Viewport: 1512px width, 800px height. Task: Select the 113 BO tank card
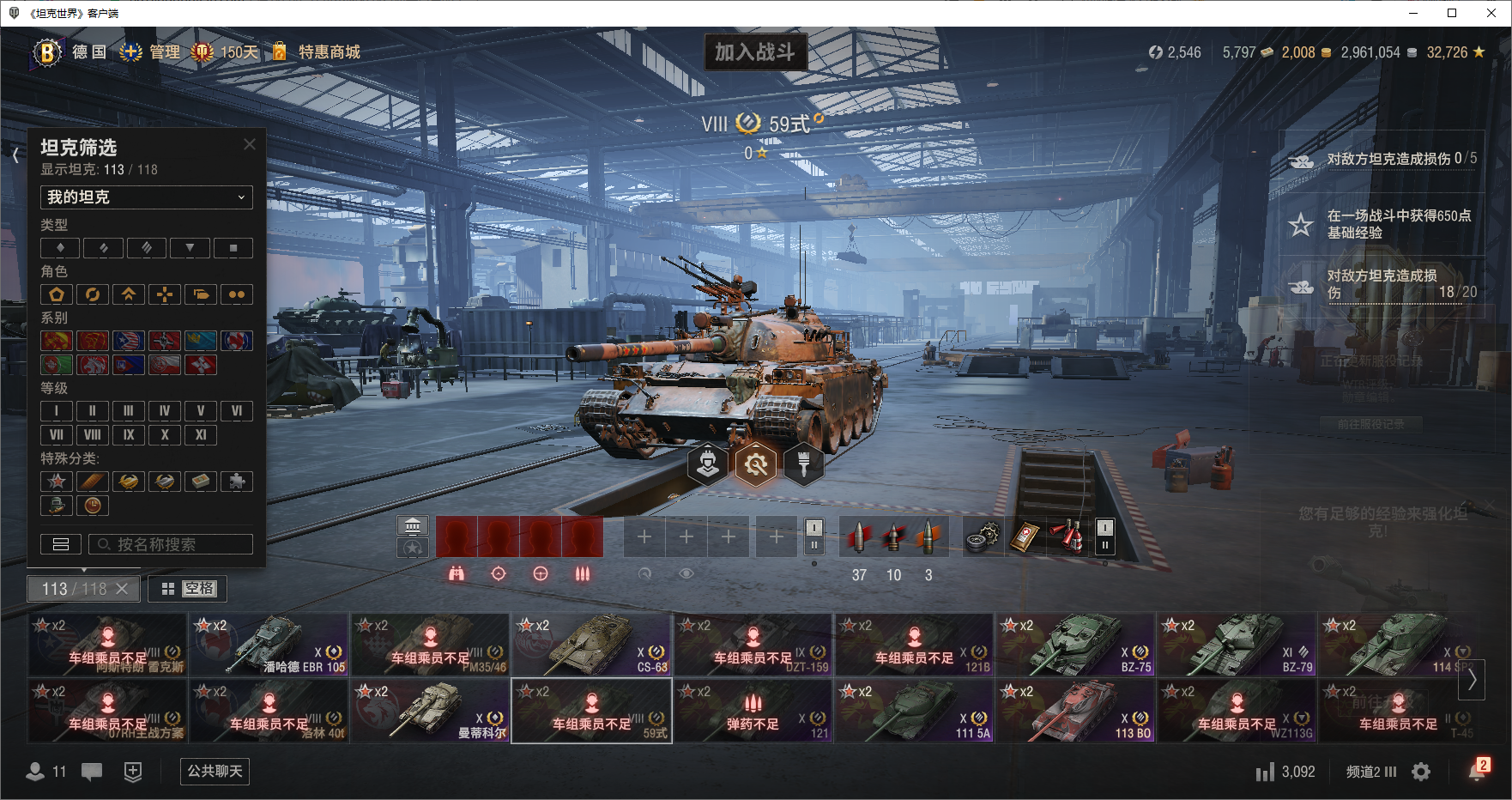pyautogui.click(x=1074, y=711)
